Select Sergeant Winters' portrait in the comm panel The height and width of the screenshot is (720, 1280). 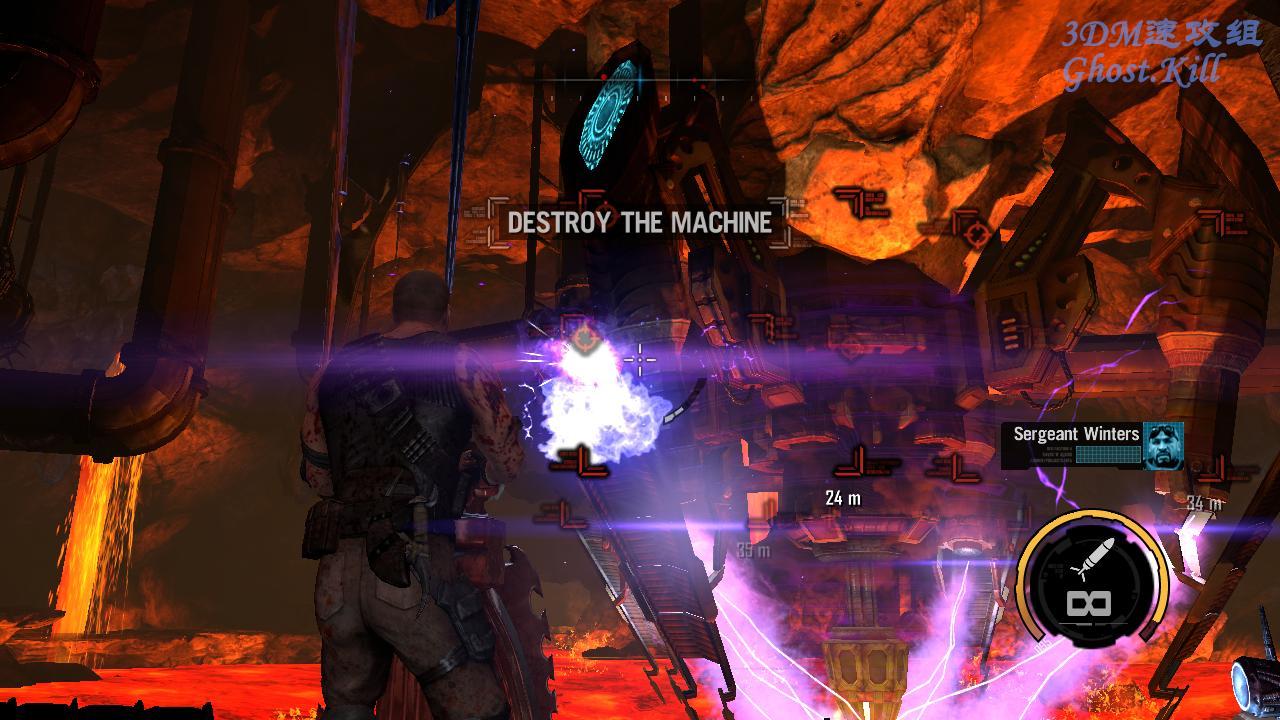(x=1163, y=445)
